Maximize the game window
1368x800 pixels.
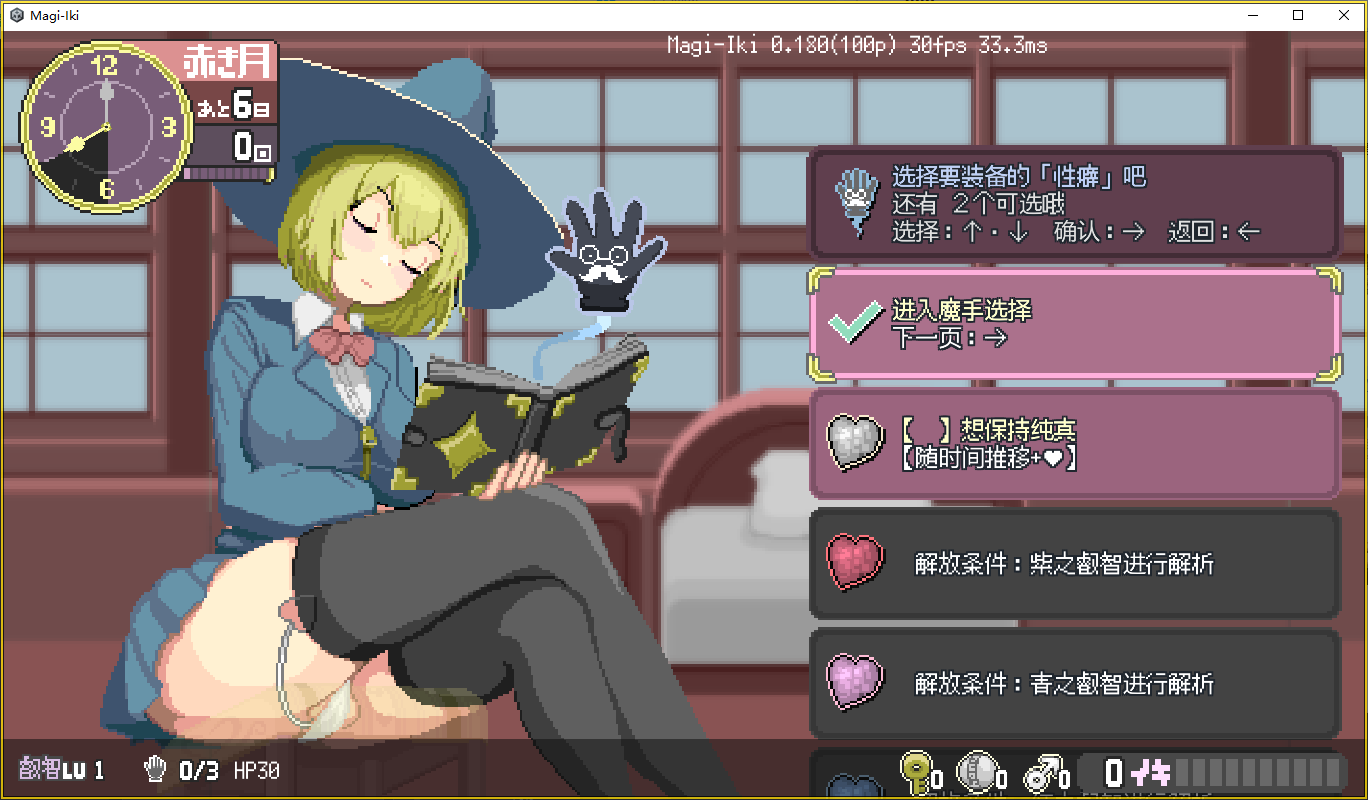coord(1298,15)
